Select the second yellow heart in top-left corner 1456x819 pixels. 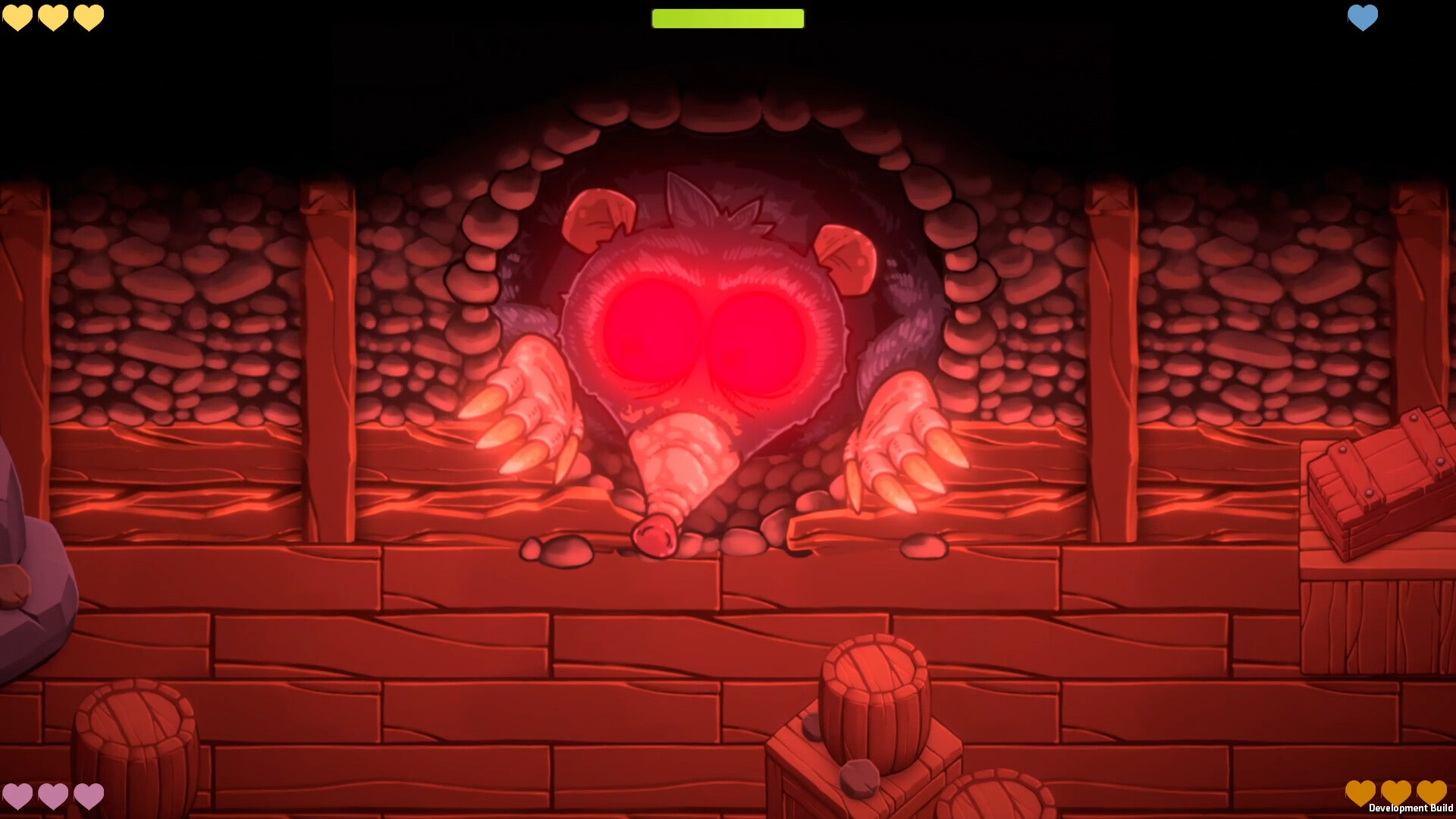53,17
